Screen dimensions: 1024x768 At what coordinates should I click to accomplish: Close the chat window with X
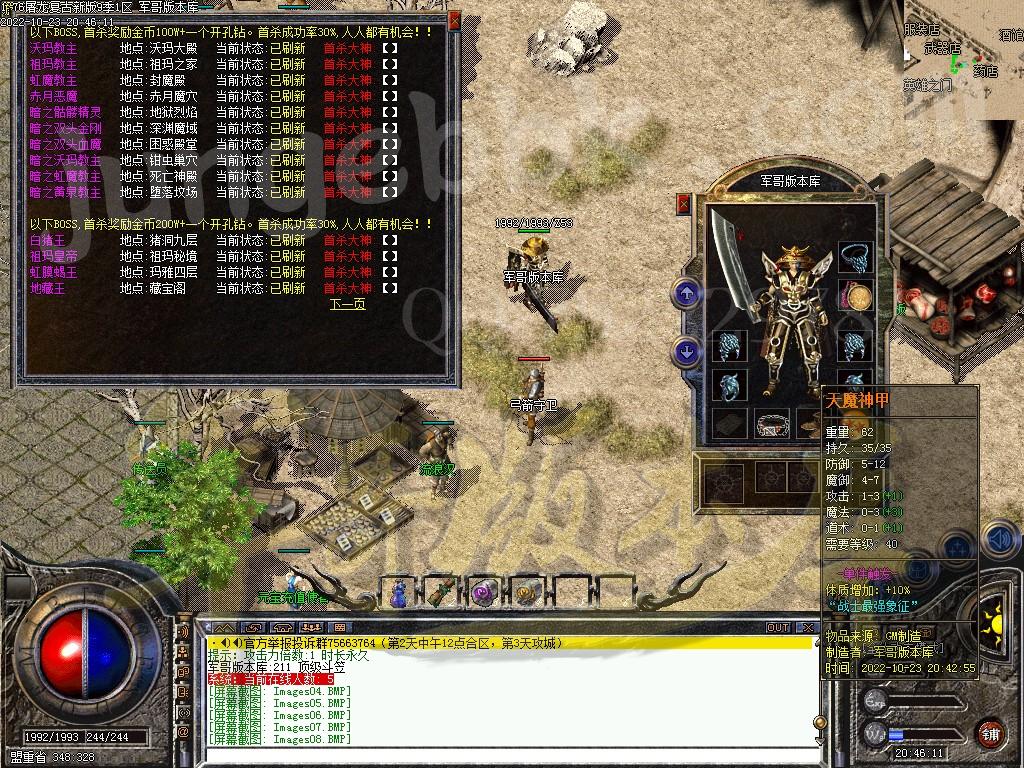(807, 628)
